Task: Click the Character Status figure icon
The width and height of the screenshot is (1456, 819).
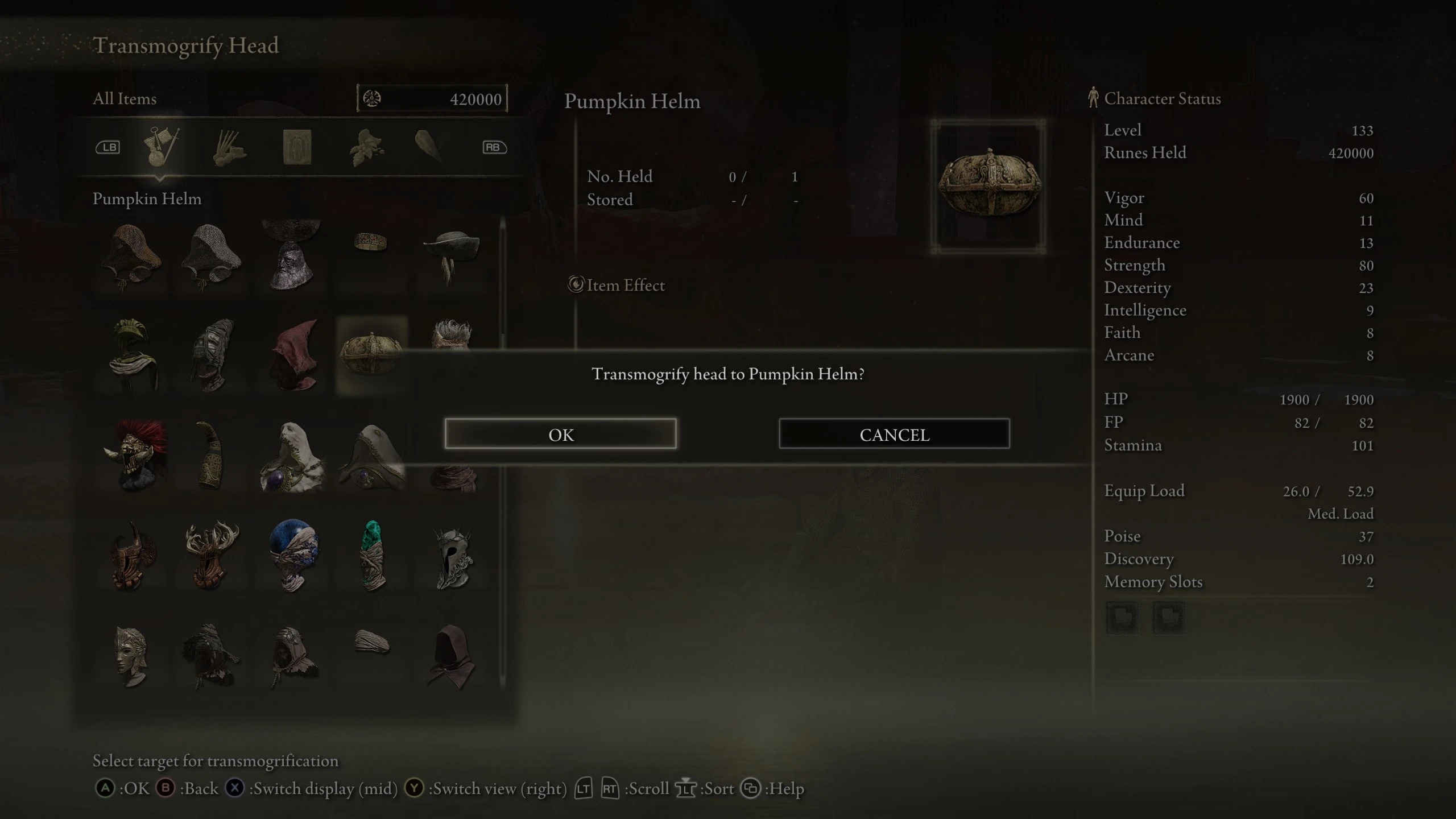Action: [1093, 98]
